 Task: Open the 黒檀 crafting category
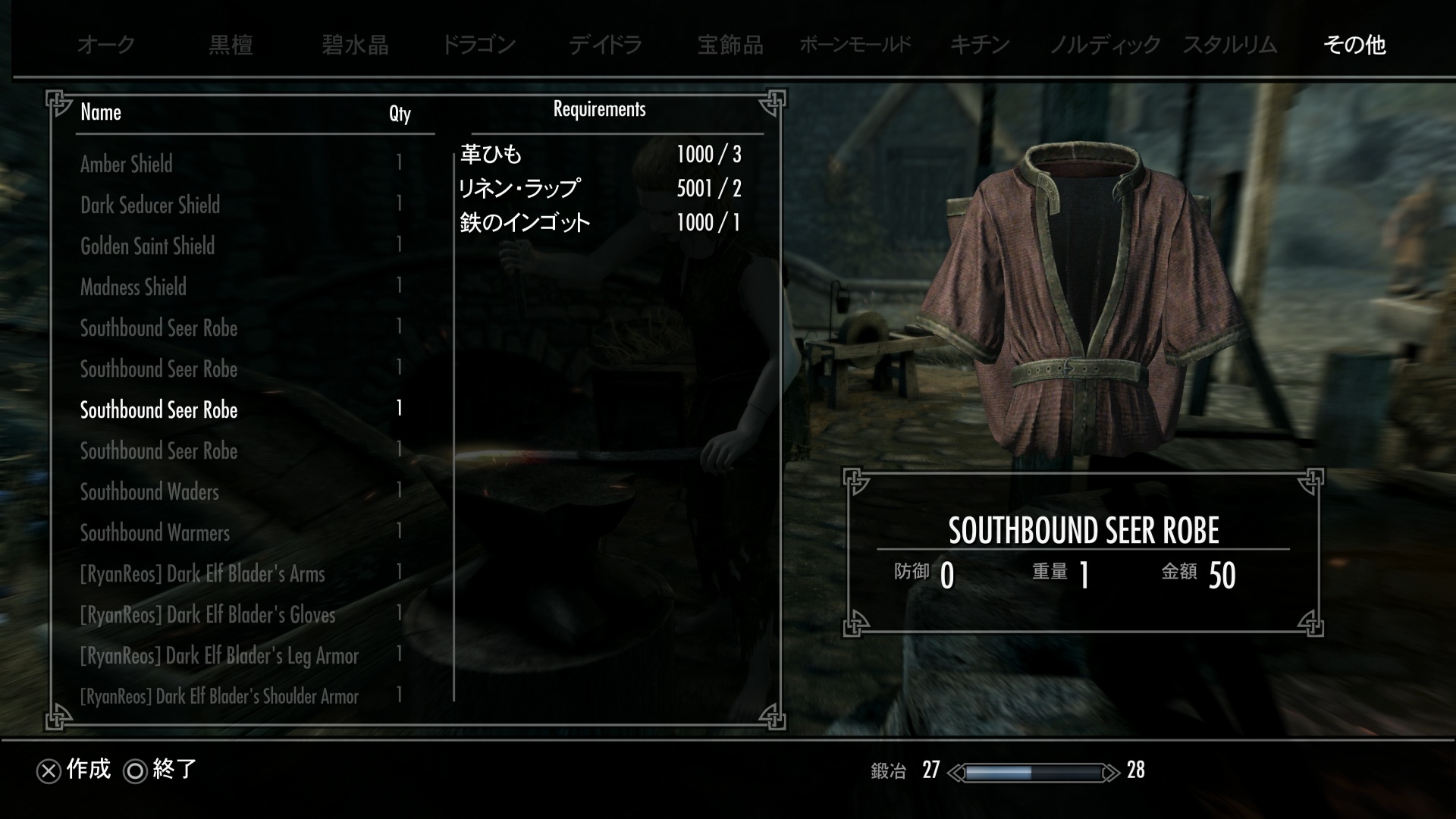(231, 45)
